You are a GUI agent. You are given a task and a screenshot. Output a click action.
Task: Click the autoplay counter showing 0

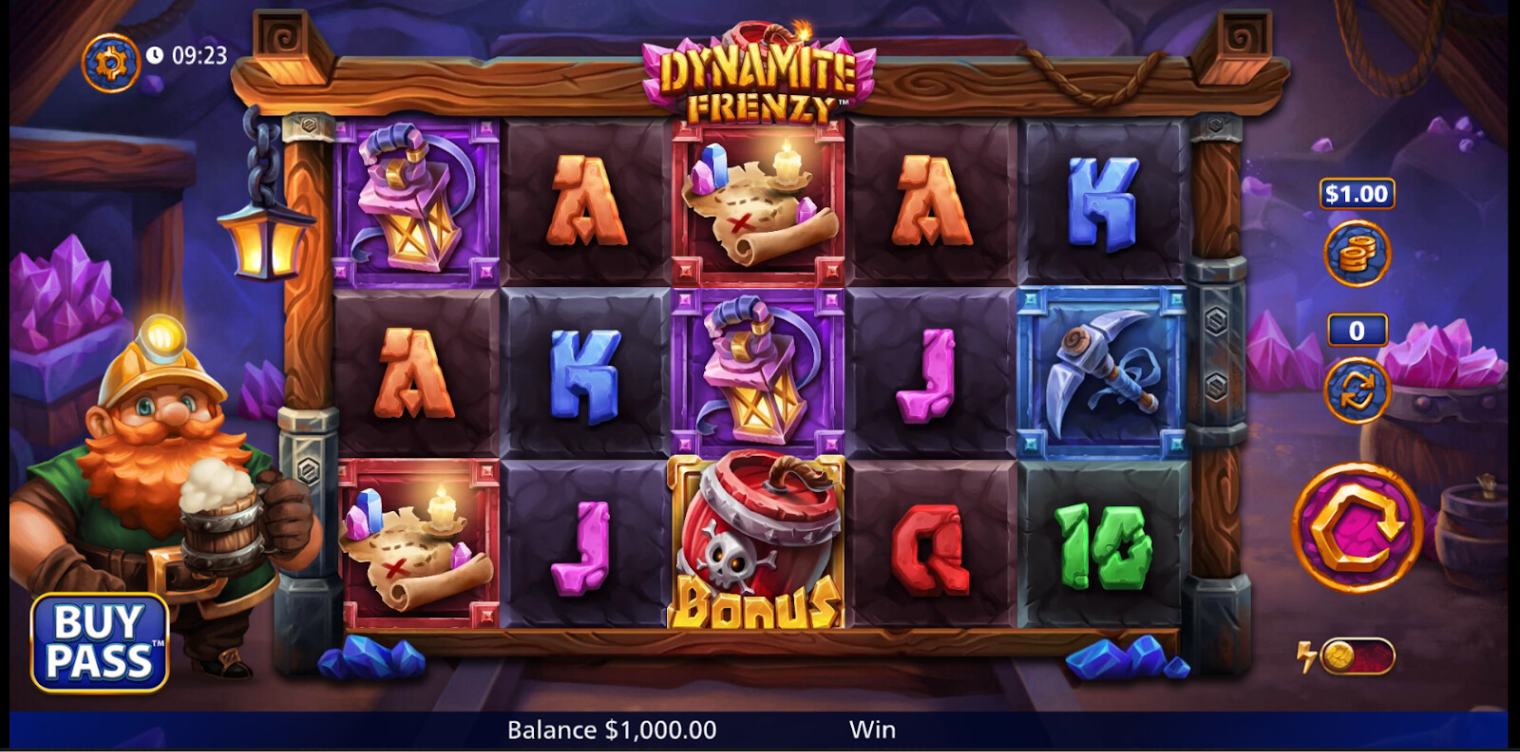[1358, 330]
